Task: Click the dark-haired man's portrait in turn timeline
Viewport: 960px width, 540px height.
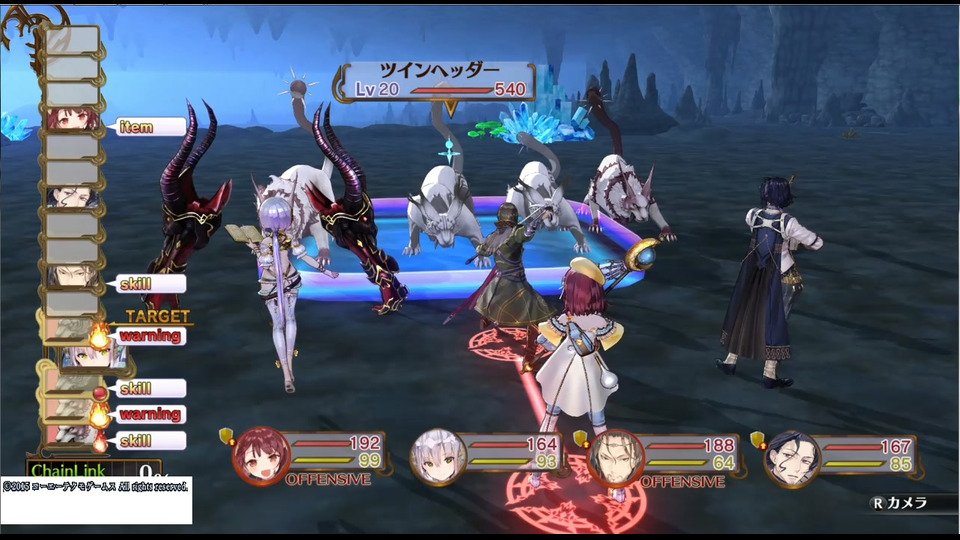Action: 72,197
